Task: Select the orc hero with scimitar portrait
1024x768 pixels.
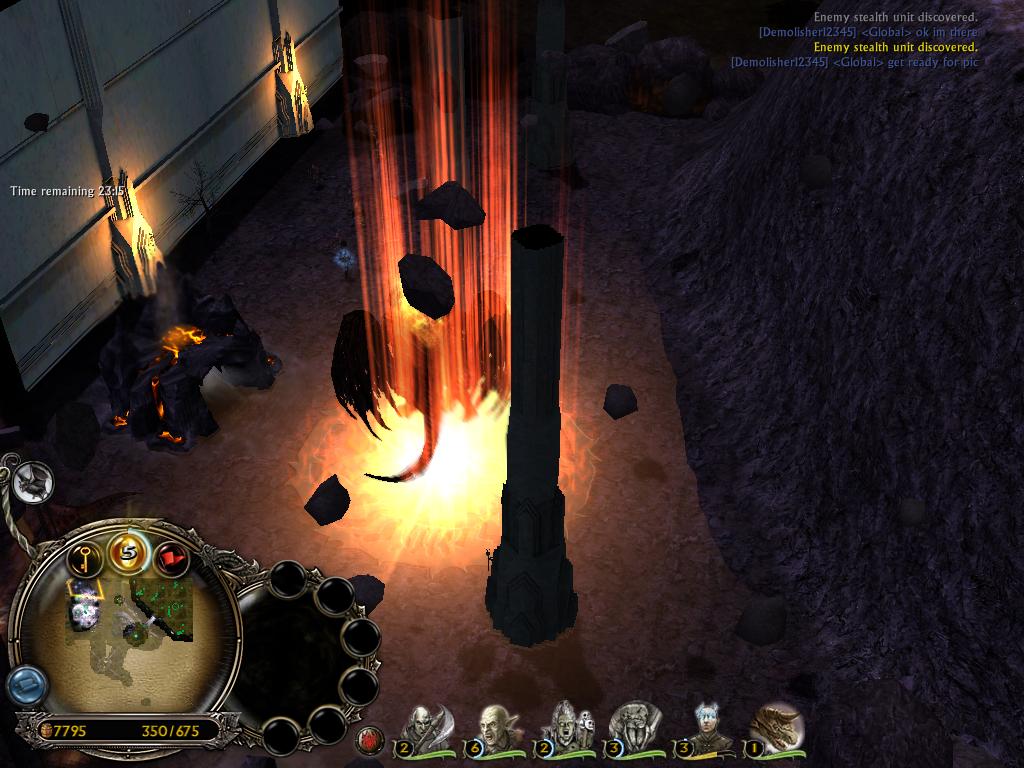Action: 425,727
